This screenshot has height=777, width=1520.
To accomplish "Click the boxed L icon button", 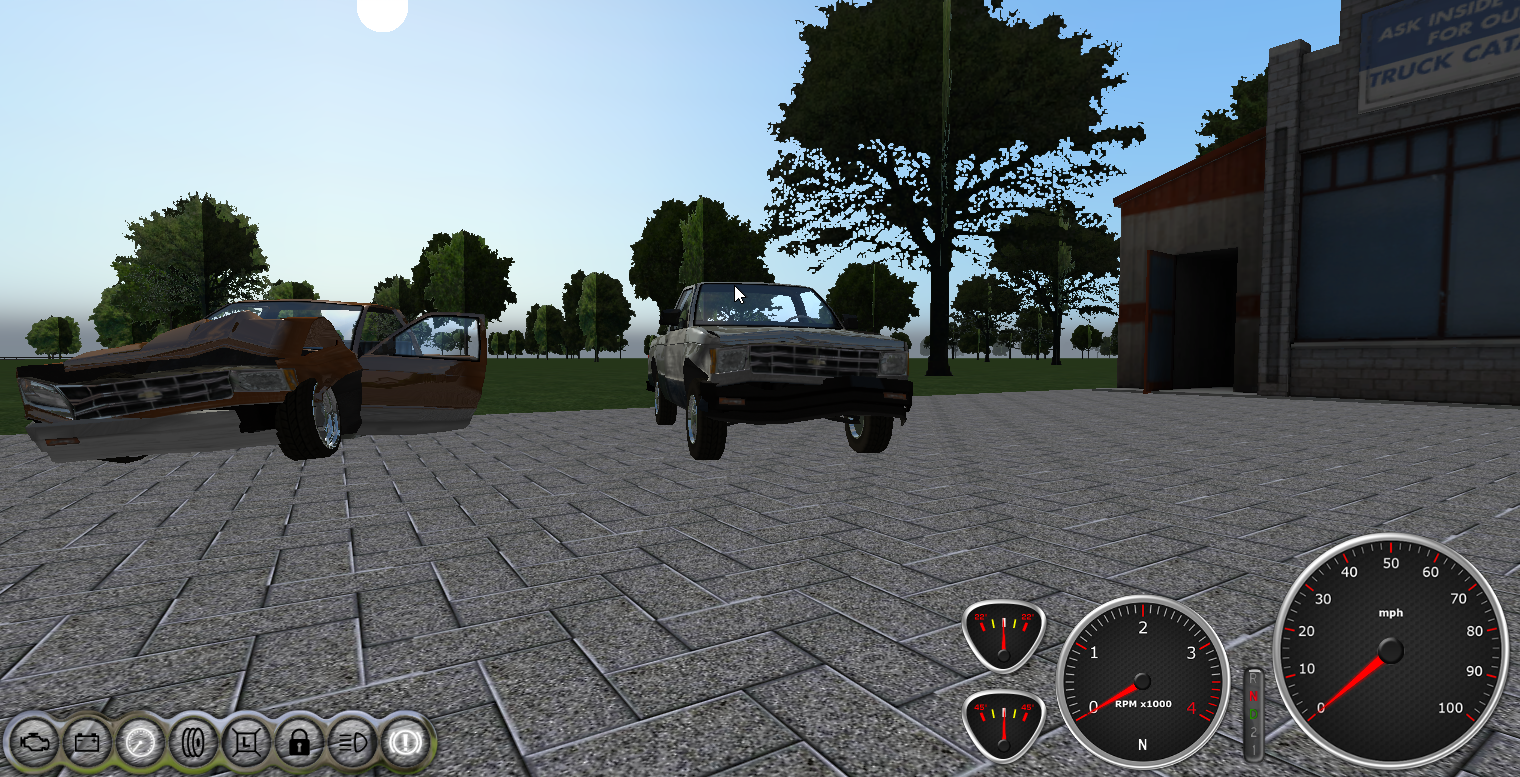I will point(246,742).
